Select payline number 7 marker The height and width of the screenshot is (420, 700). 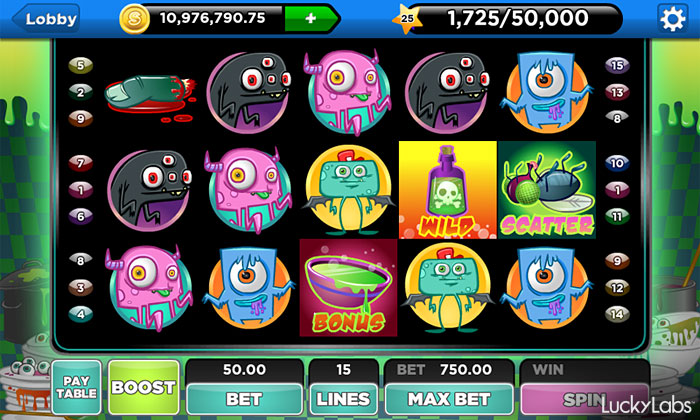[80, 162]
